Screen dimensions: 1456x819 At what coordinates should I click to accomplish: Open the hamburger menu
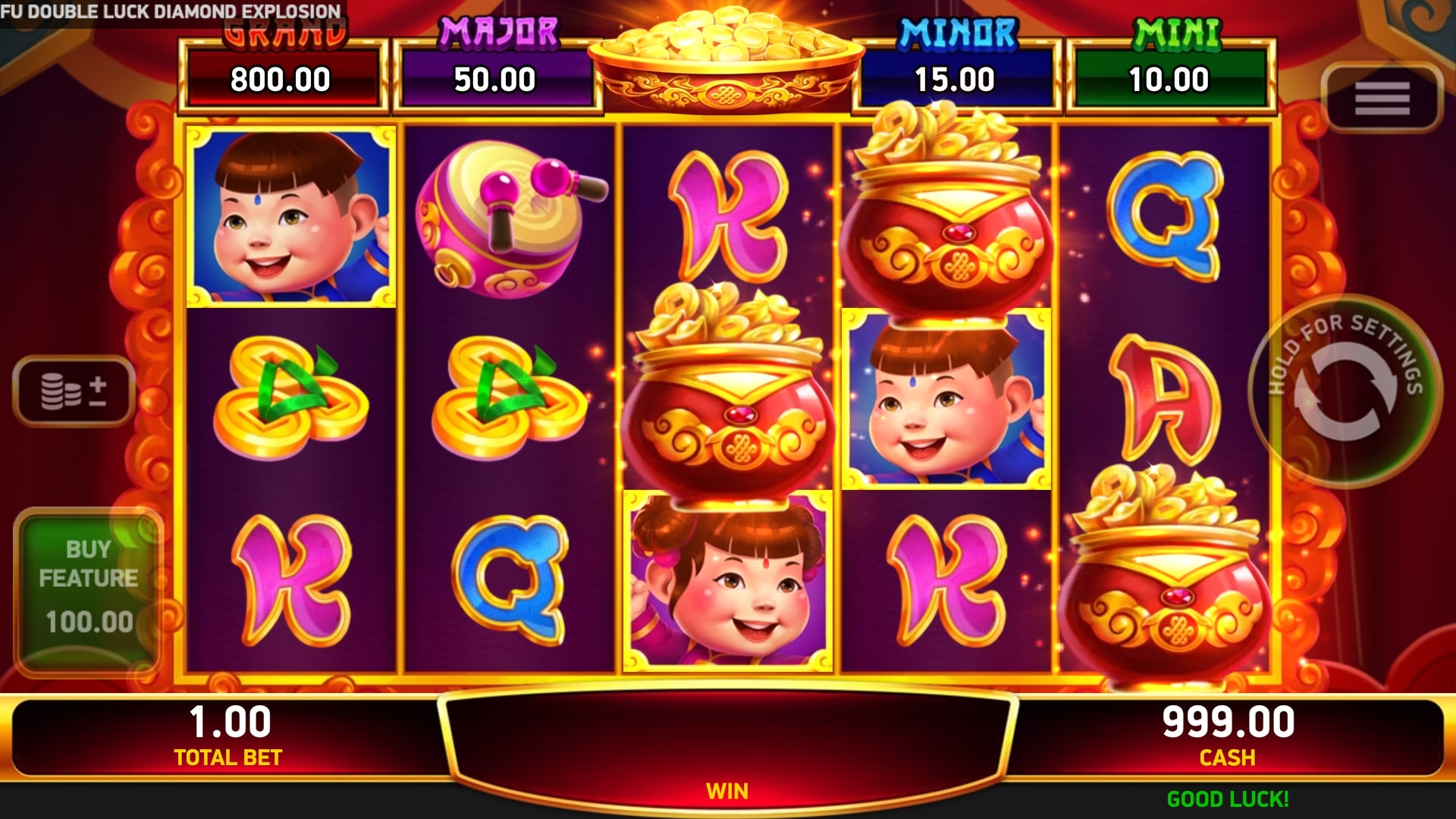click(x=1382, y=99)
